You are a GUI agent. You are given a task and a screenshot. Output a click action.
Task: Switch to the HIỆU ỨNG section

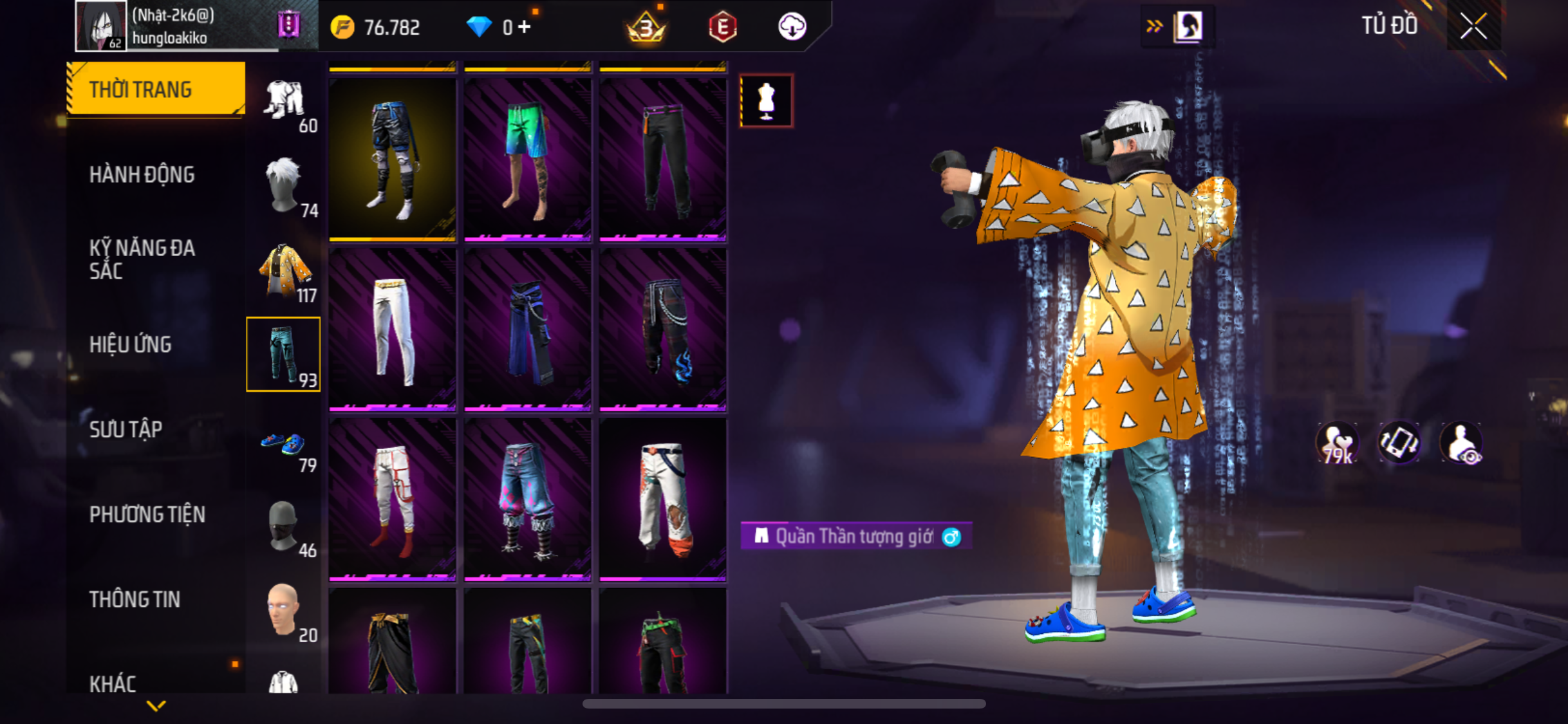pos(131,344)
